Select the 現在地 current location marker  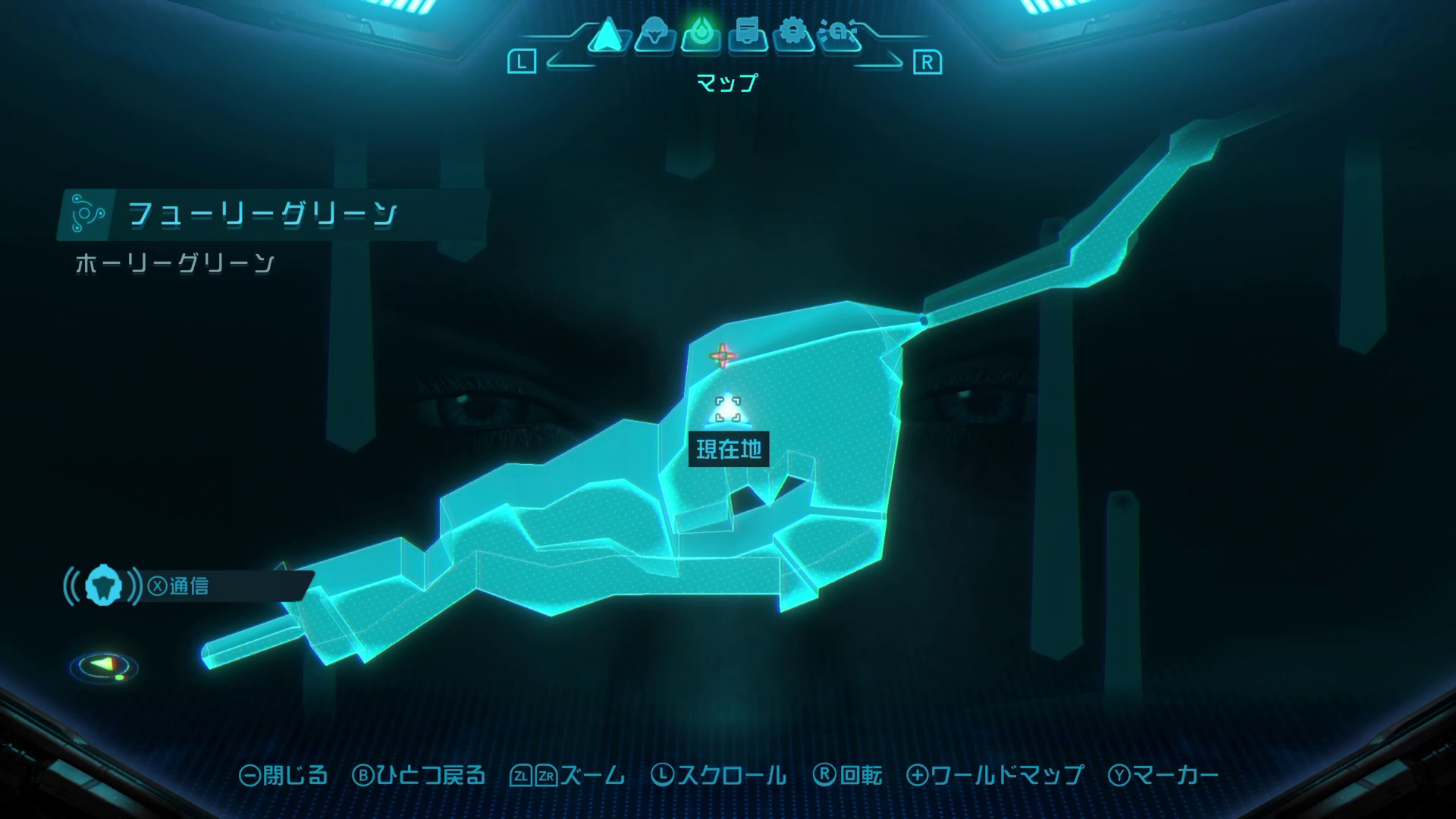(728, 412)
